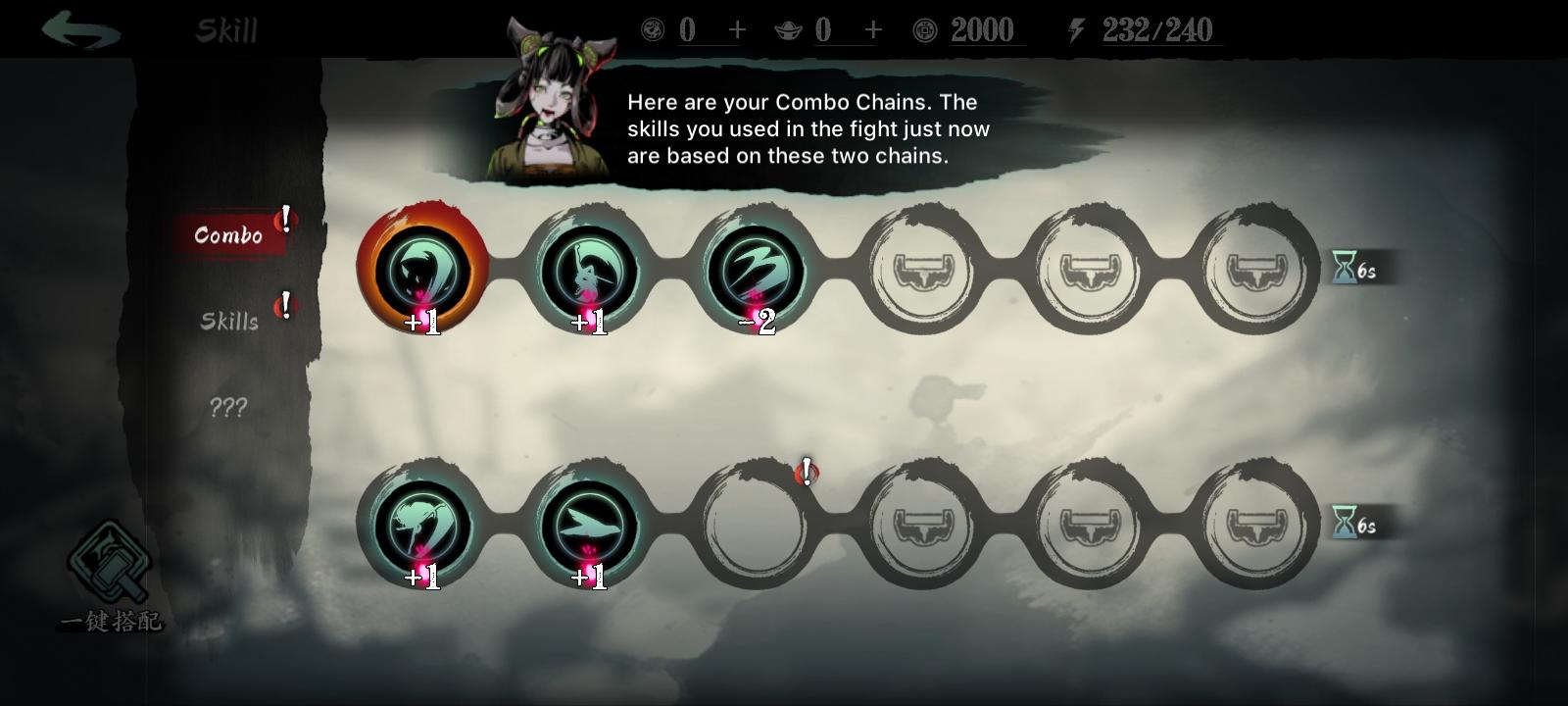Select the -2 skill in the top chain
Viewport: 1568px width, 706px height.
758,272
